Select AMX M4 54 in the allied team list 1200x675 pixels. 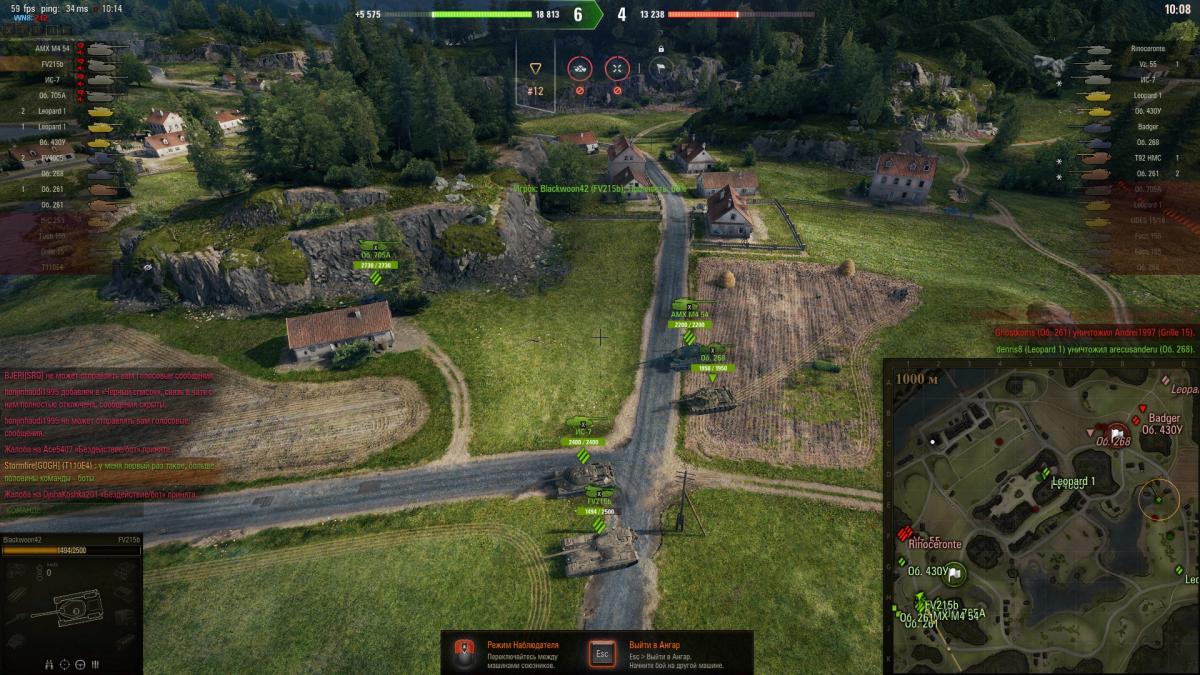coord(50,48)
